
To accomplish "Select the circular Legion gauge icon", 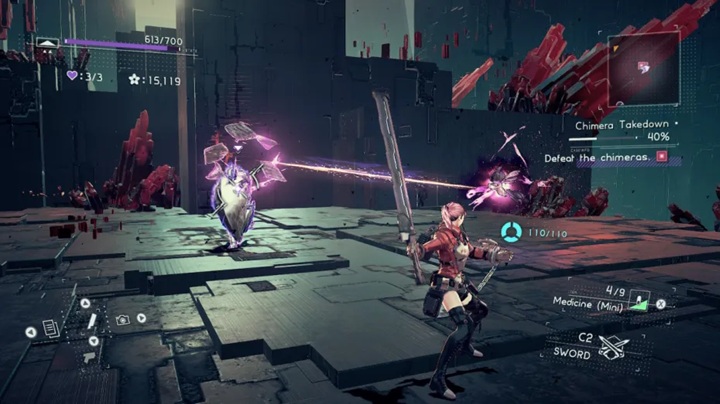I will (x=510, y=233).
